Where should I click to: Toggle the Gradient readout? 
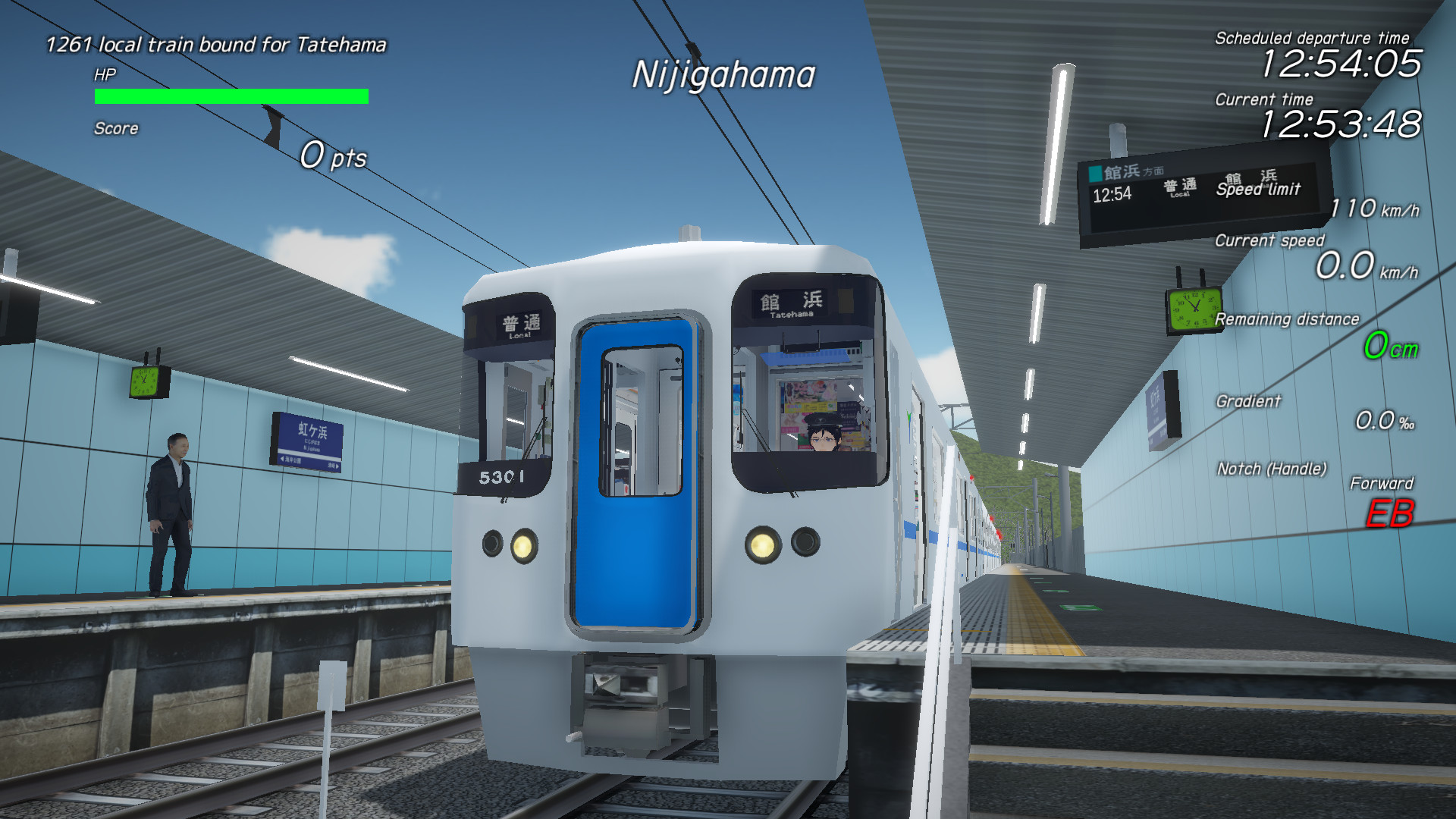(x=1248, y=402)
